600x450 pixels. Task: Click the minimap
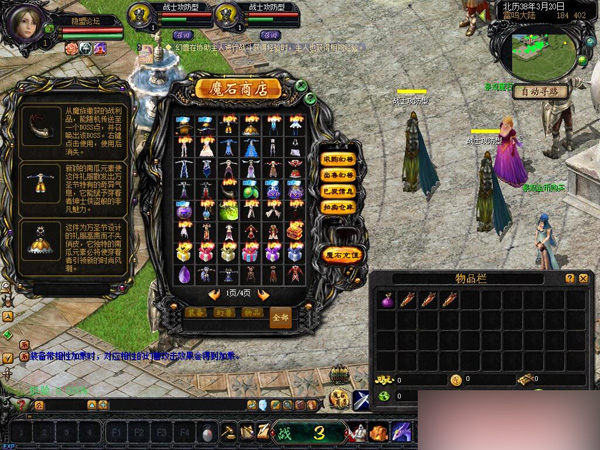(x=541, y=54)
